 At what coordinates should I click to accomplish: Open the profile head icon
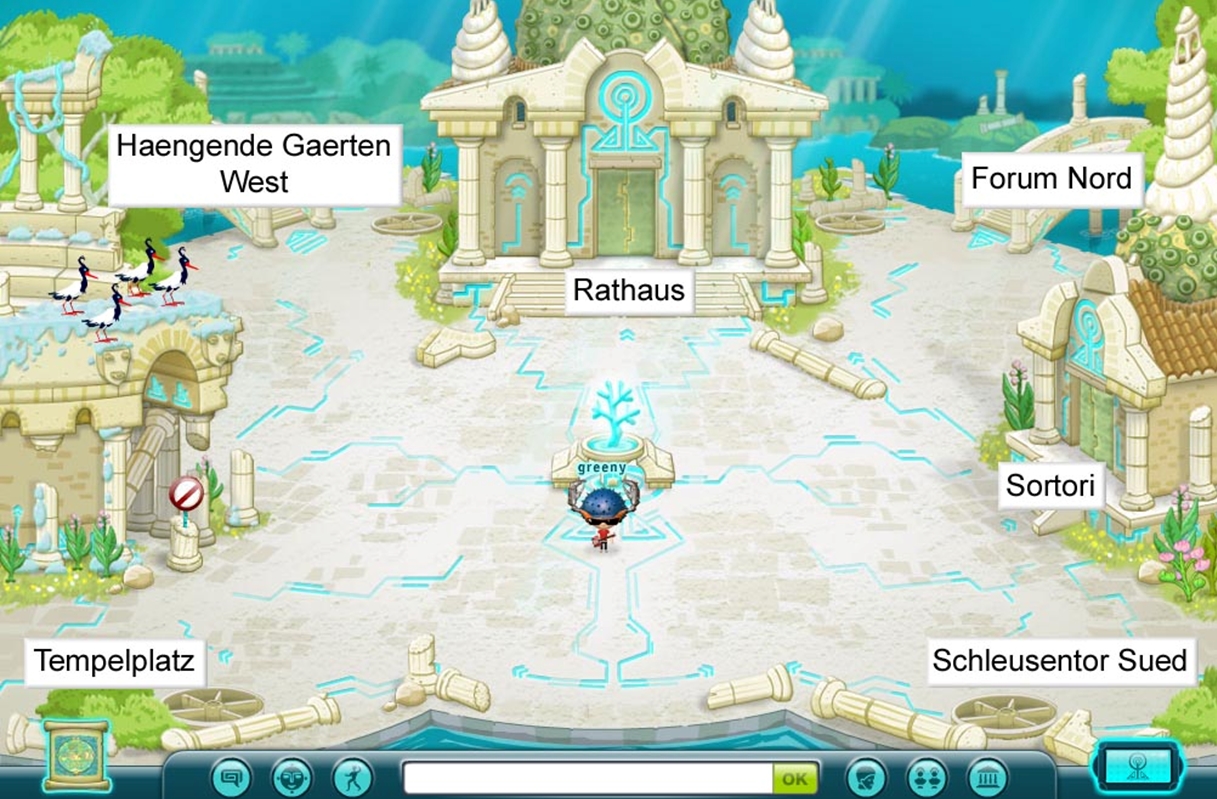(866, 777)
